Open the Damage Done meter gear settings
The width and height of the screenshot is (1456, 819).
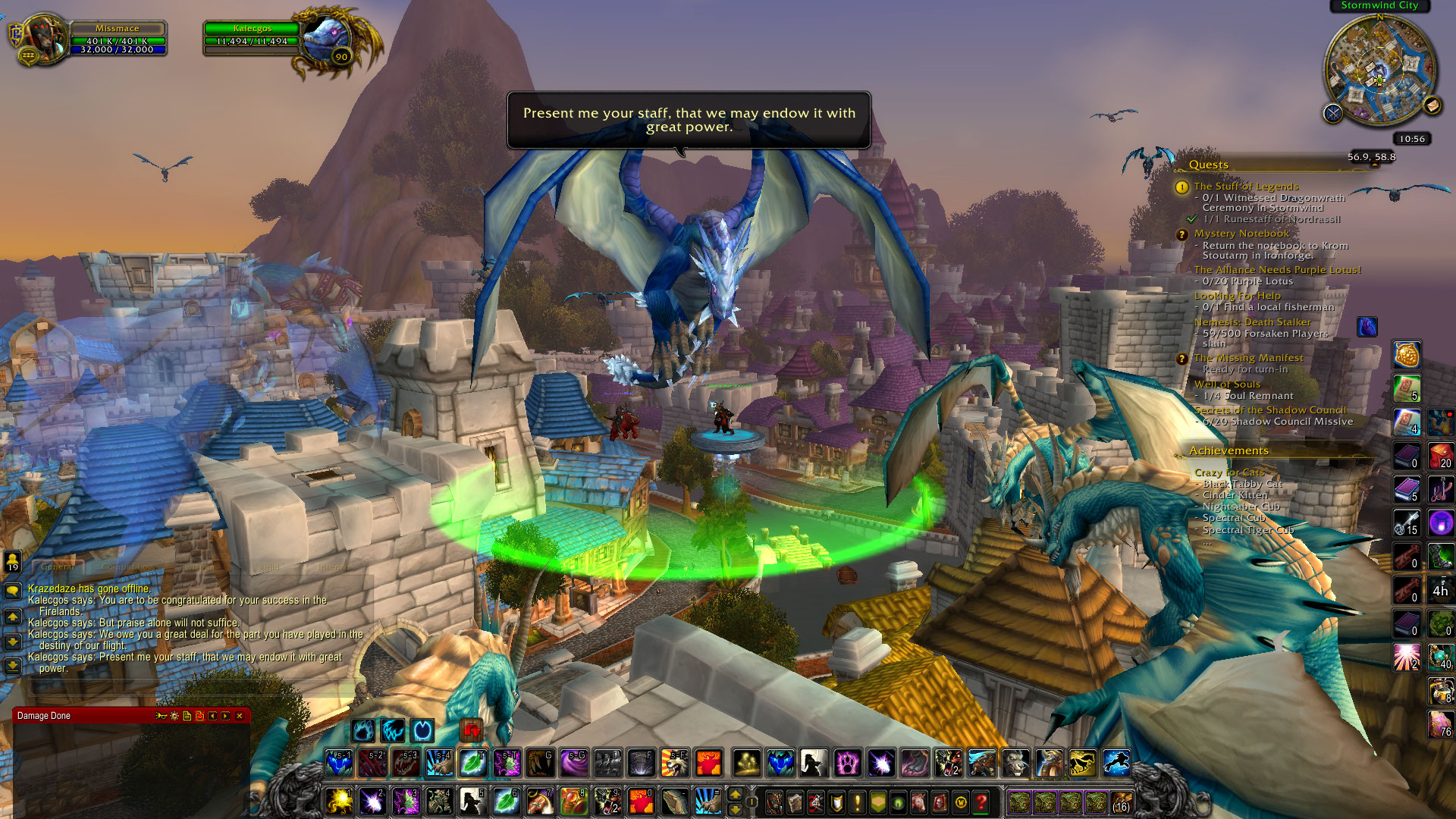click(174, 716)
